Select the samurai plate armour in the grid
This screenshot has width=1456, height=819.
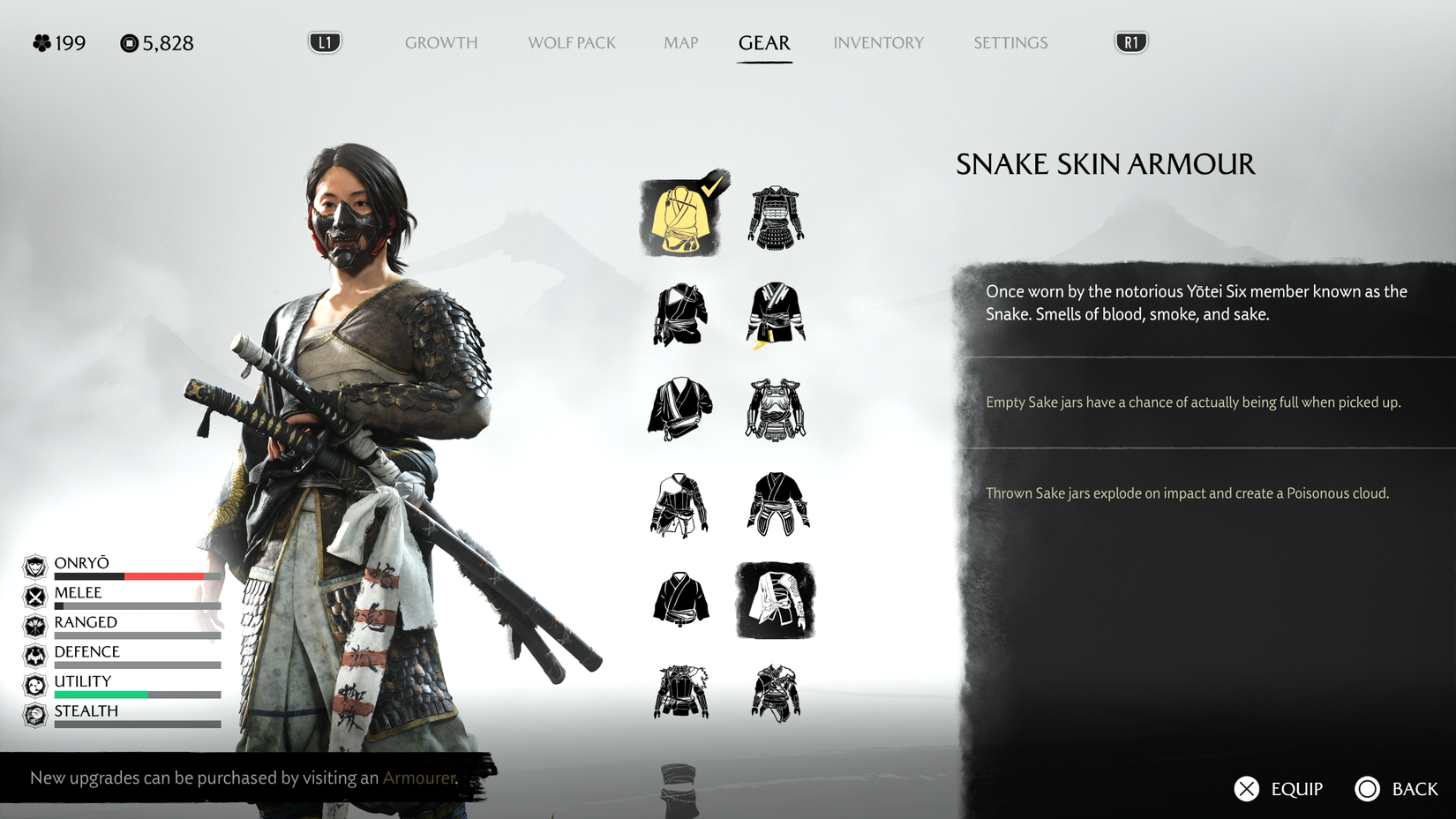(x=777, y=218)
